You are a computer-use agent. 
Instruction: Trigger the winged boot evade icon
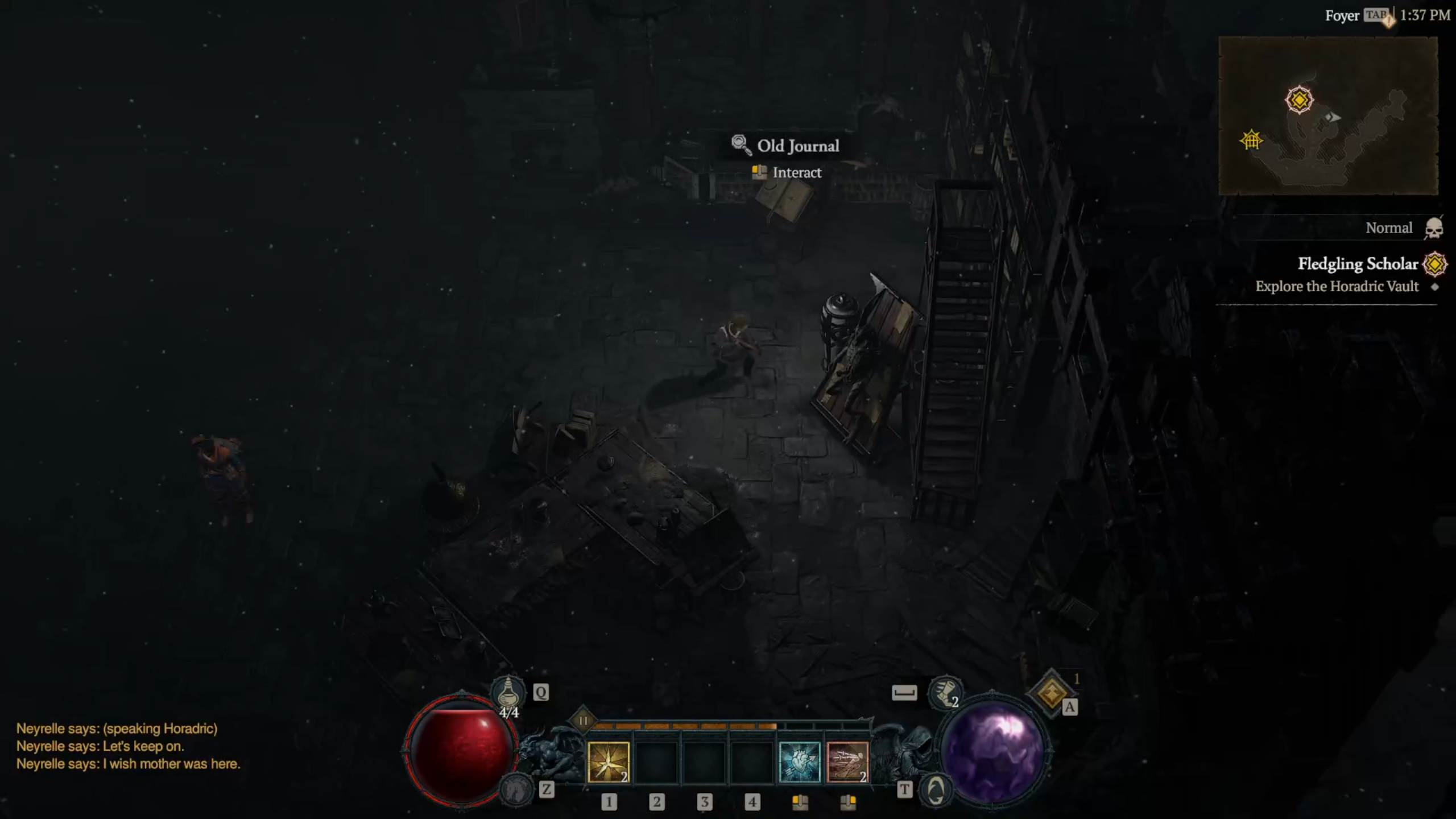[x=945, y=693]
